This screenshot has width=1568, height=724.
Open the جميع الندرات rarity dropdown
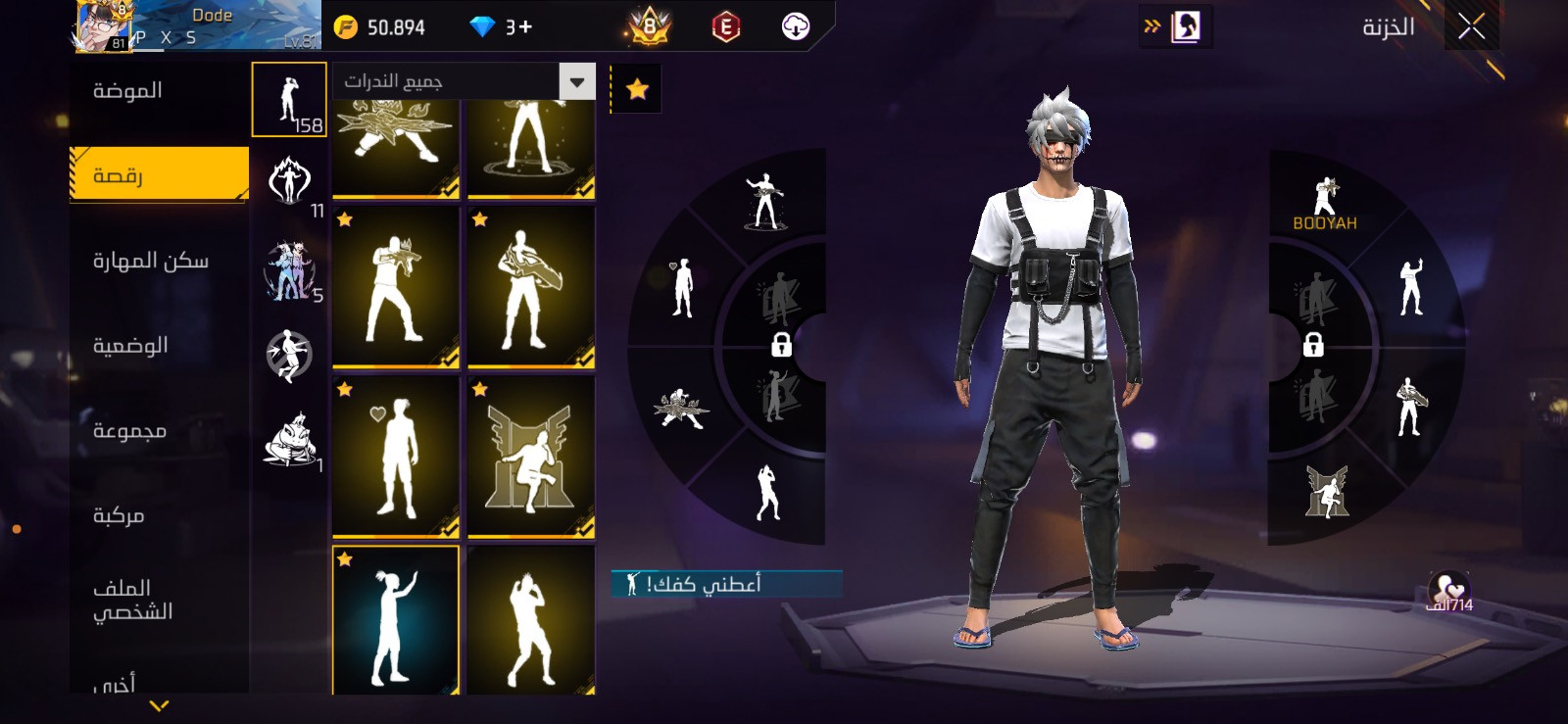[464, 81]
